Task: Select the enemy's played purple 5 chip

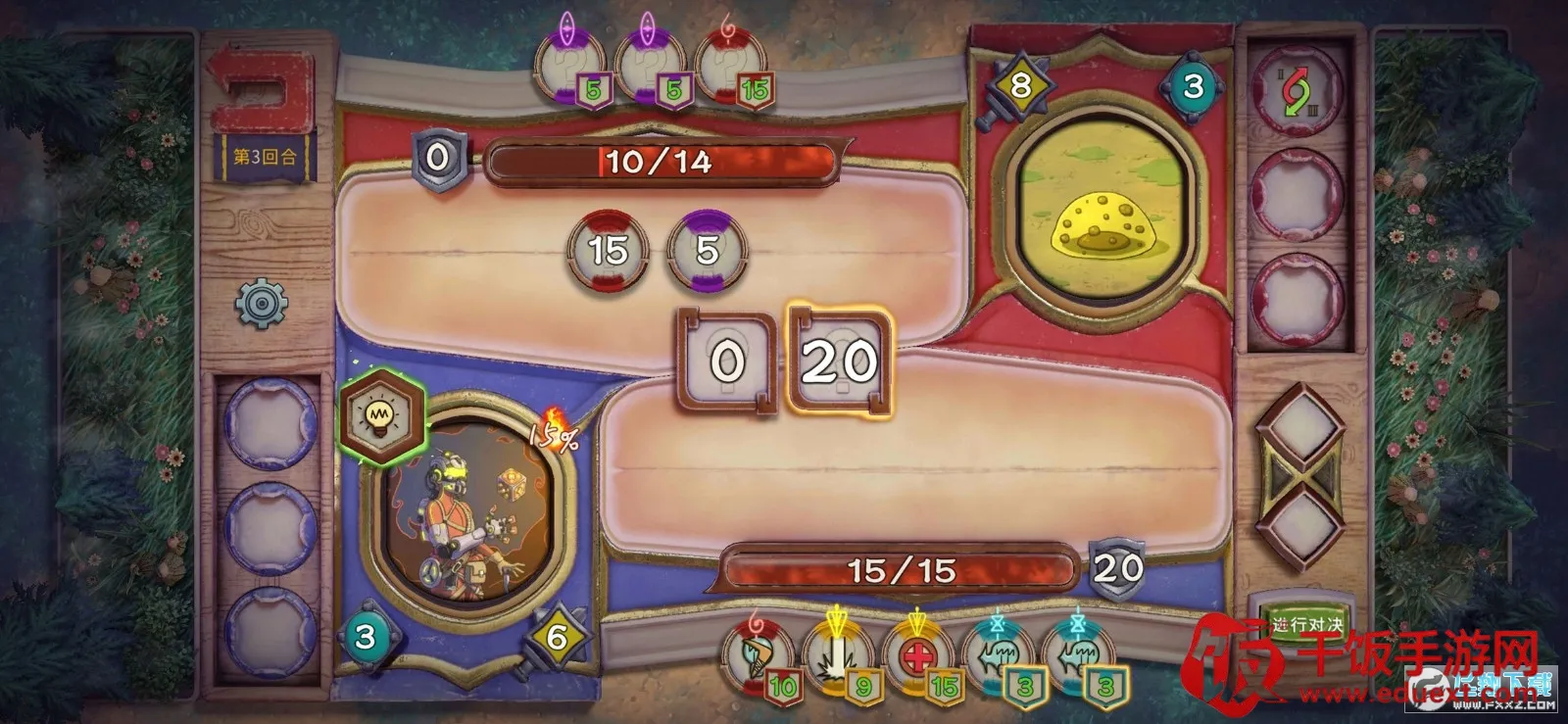Action: (x=707, y=250)
